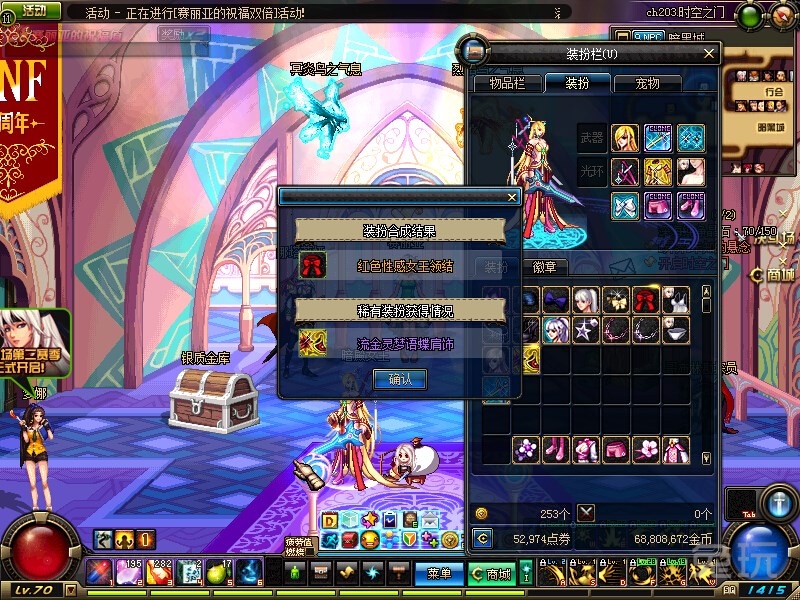Image resolution: width=800 pixels, height=600 pixels.
Task: Switch to the 宠物 pet tab
Action: [x=647, y=83]
